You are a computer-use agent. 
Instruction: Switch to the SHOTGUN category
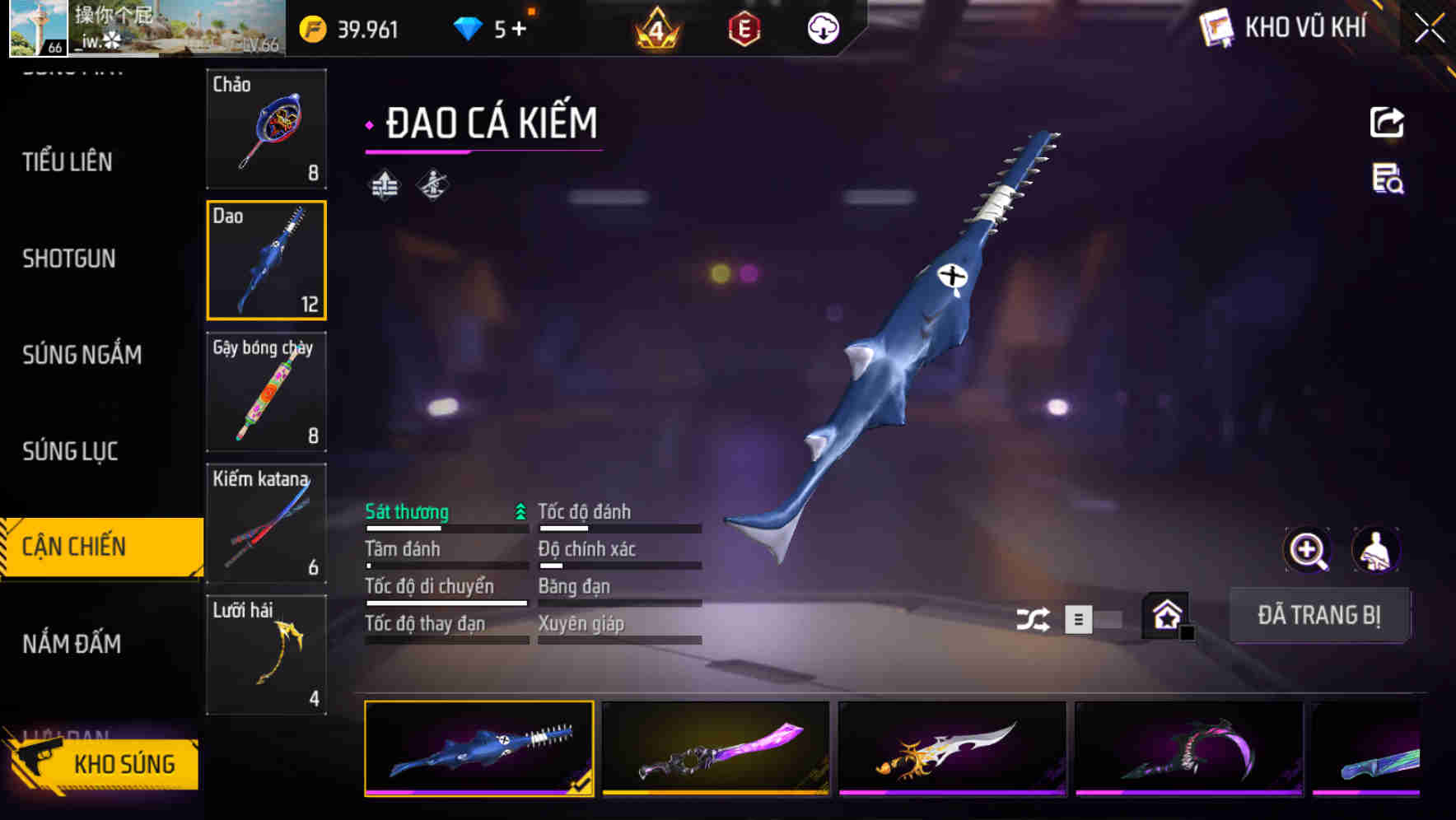click(x=69, y=259)
